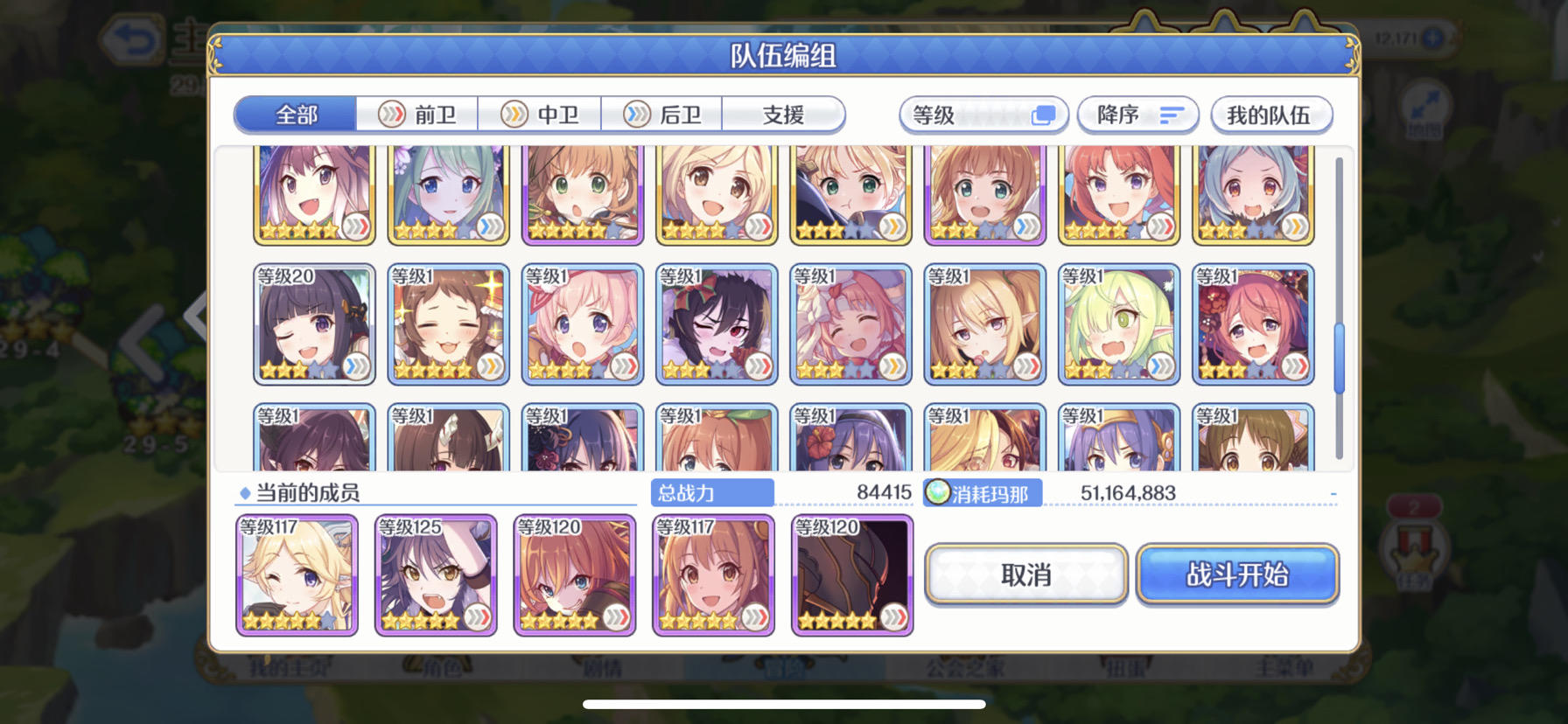Open the 我的队伍 panel
Screen dimensions: 1568x724
1270,115
